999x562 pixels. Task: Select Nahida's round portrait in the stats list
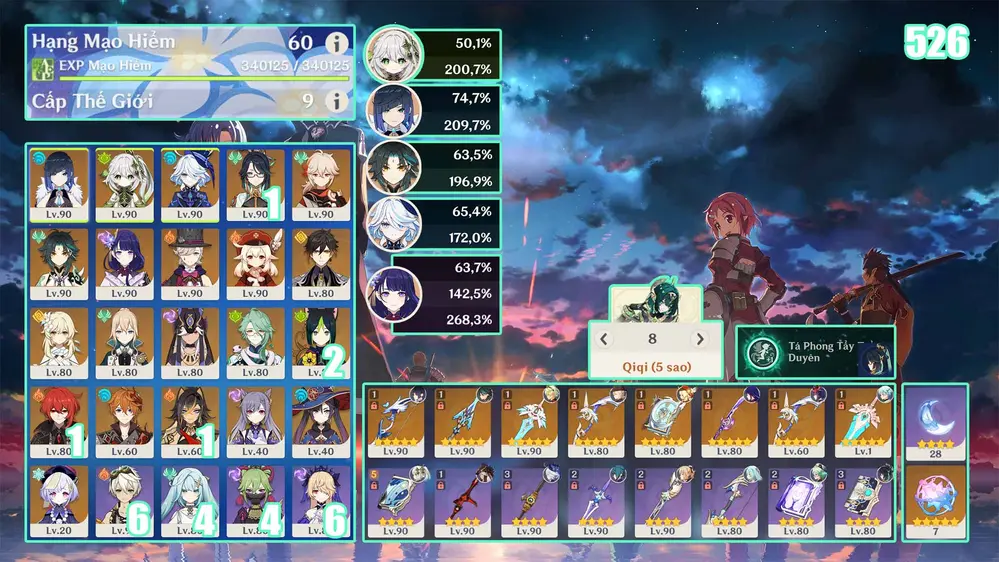(x=393, y=56)
